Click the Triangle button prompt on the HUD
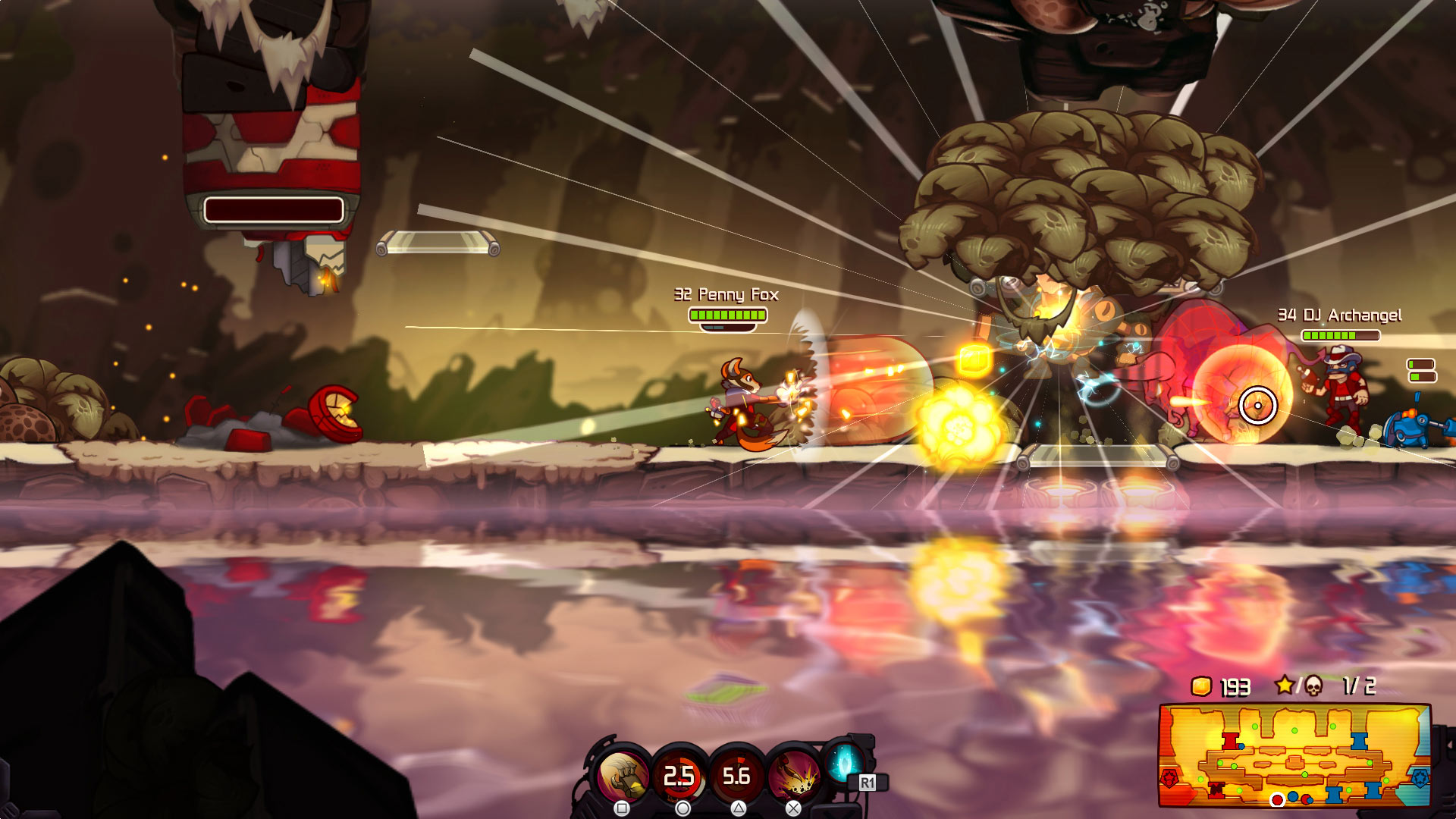This screenshot has width=1456, height=819. (738, 810)
